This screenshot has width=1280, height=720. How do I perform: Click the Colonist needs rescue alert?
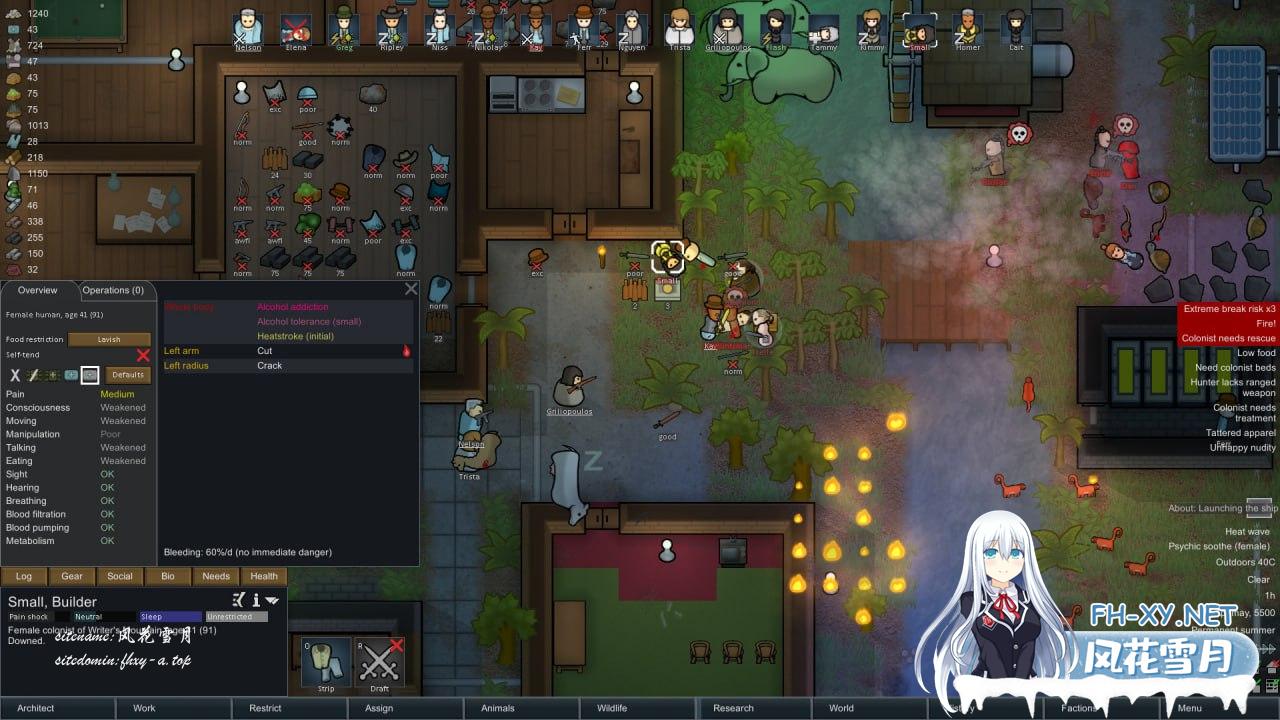[x=1228, y=339]
